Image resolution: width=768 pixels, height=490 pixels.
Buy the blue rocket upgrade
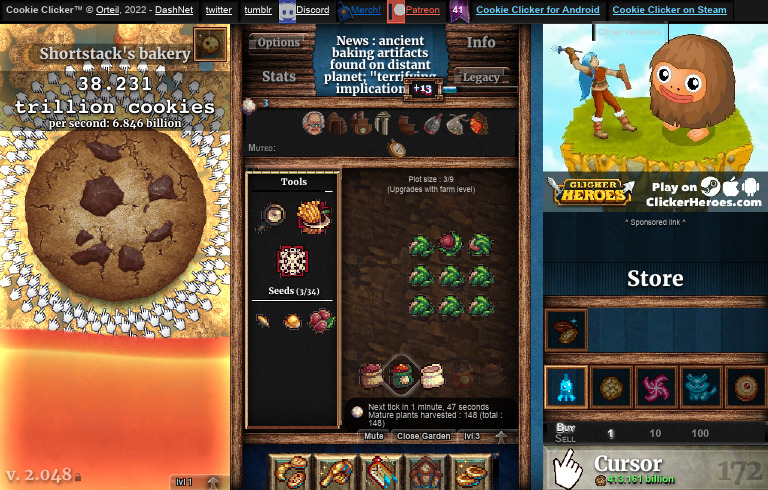tap(565, 388)
